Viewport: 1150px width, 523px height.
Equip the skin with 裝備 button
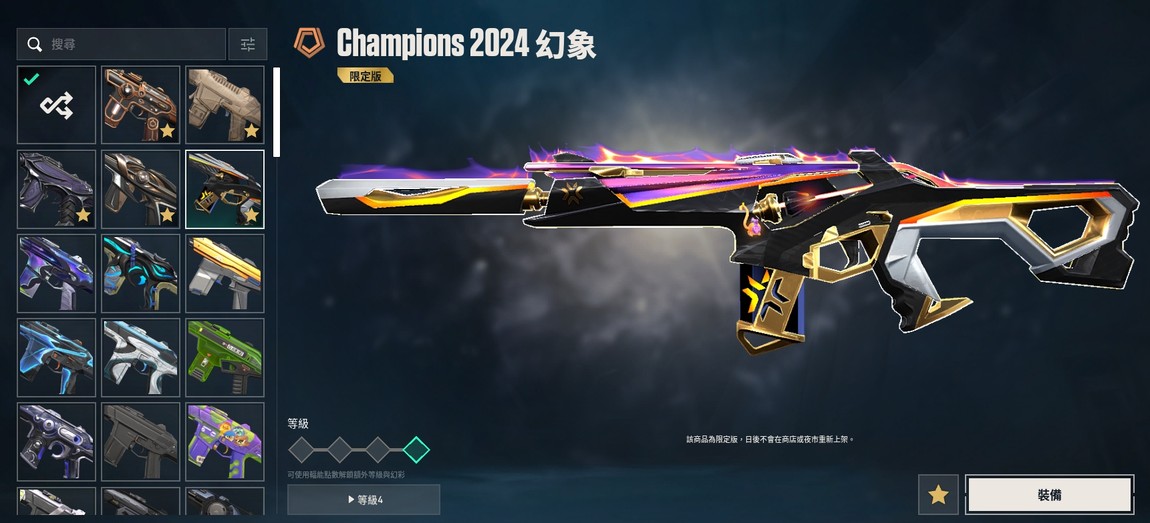coord(1049,495)
